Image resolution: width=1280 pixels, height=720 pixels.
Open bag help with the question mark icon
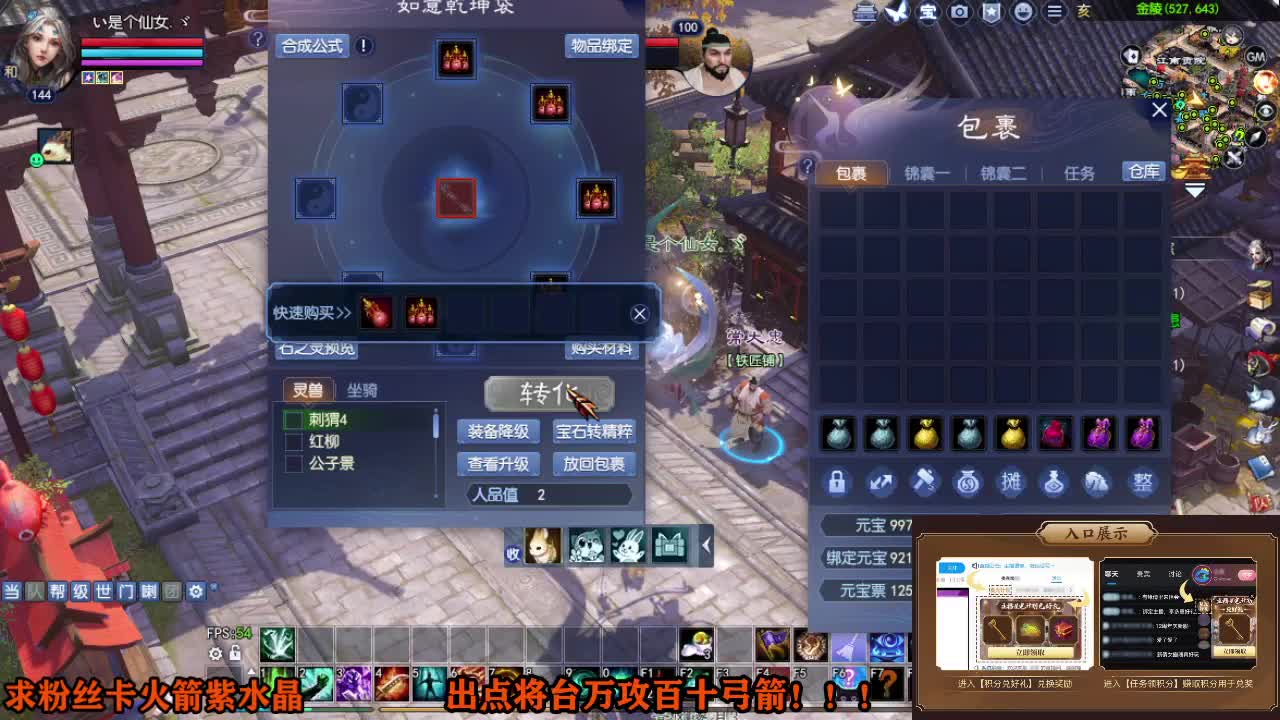807,168
